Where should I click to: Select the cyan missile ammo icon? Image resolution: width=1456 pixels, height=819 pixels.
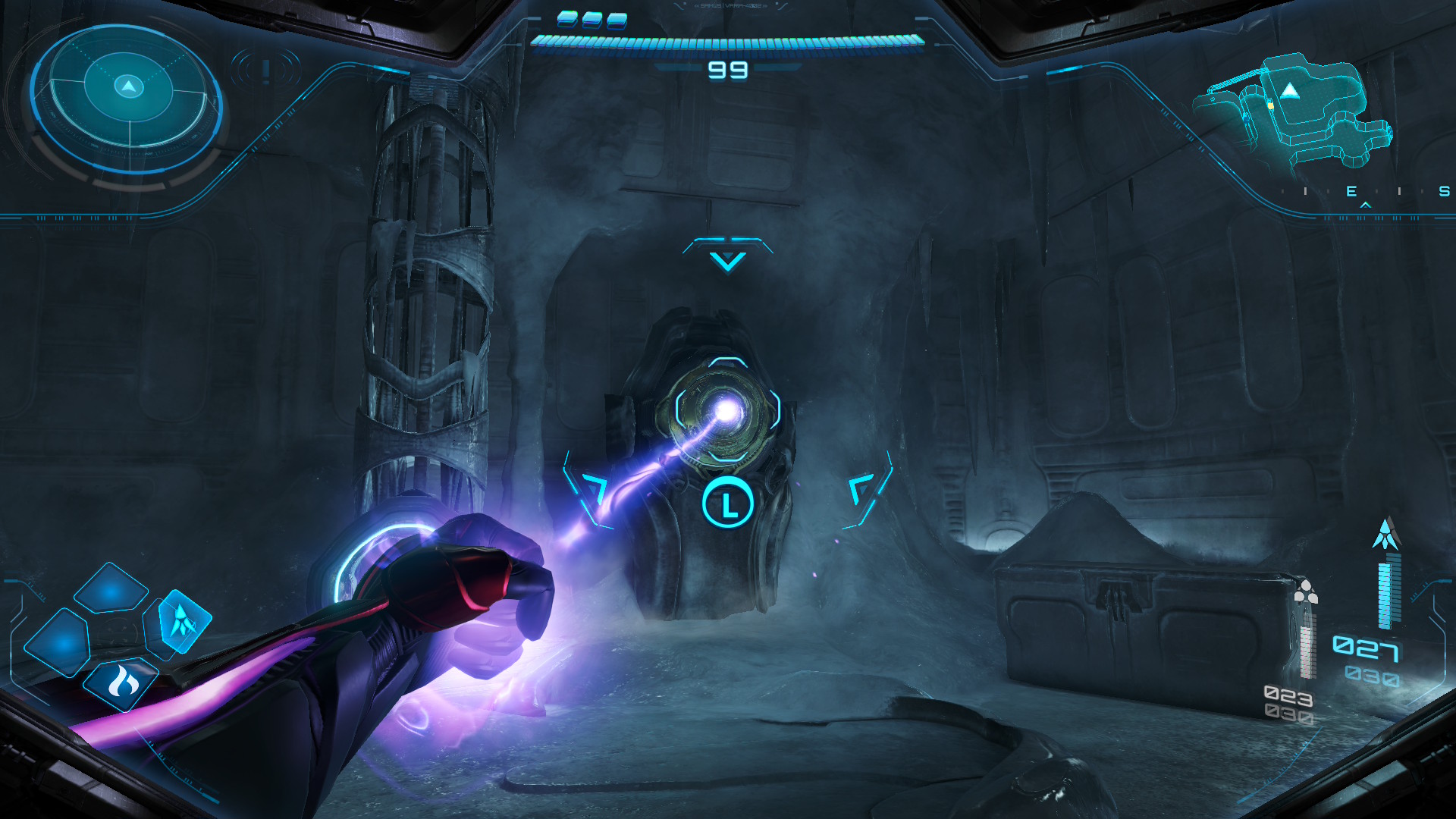[x=1386, y=535]
